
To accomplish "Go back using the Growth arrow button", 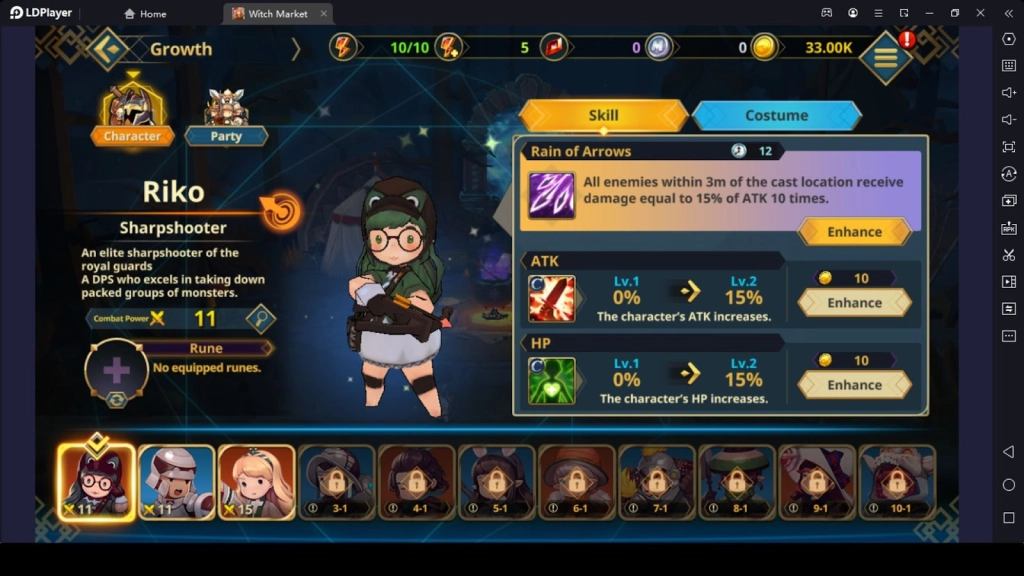I will pyautogui.click(x=107, y=48).
